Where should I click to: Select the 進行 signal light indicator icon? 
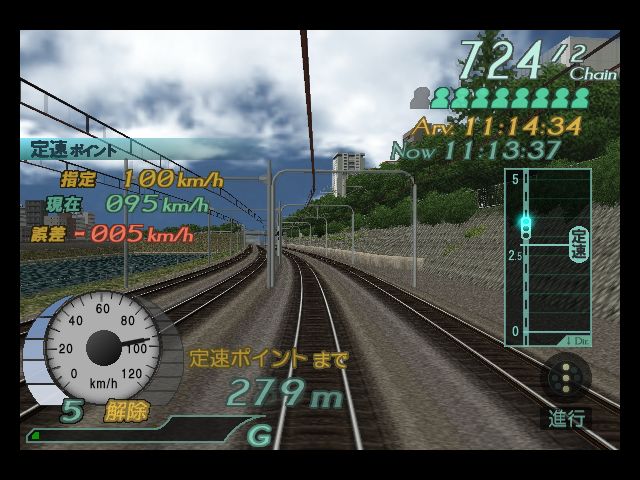[x=567, y=379]
